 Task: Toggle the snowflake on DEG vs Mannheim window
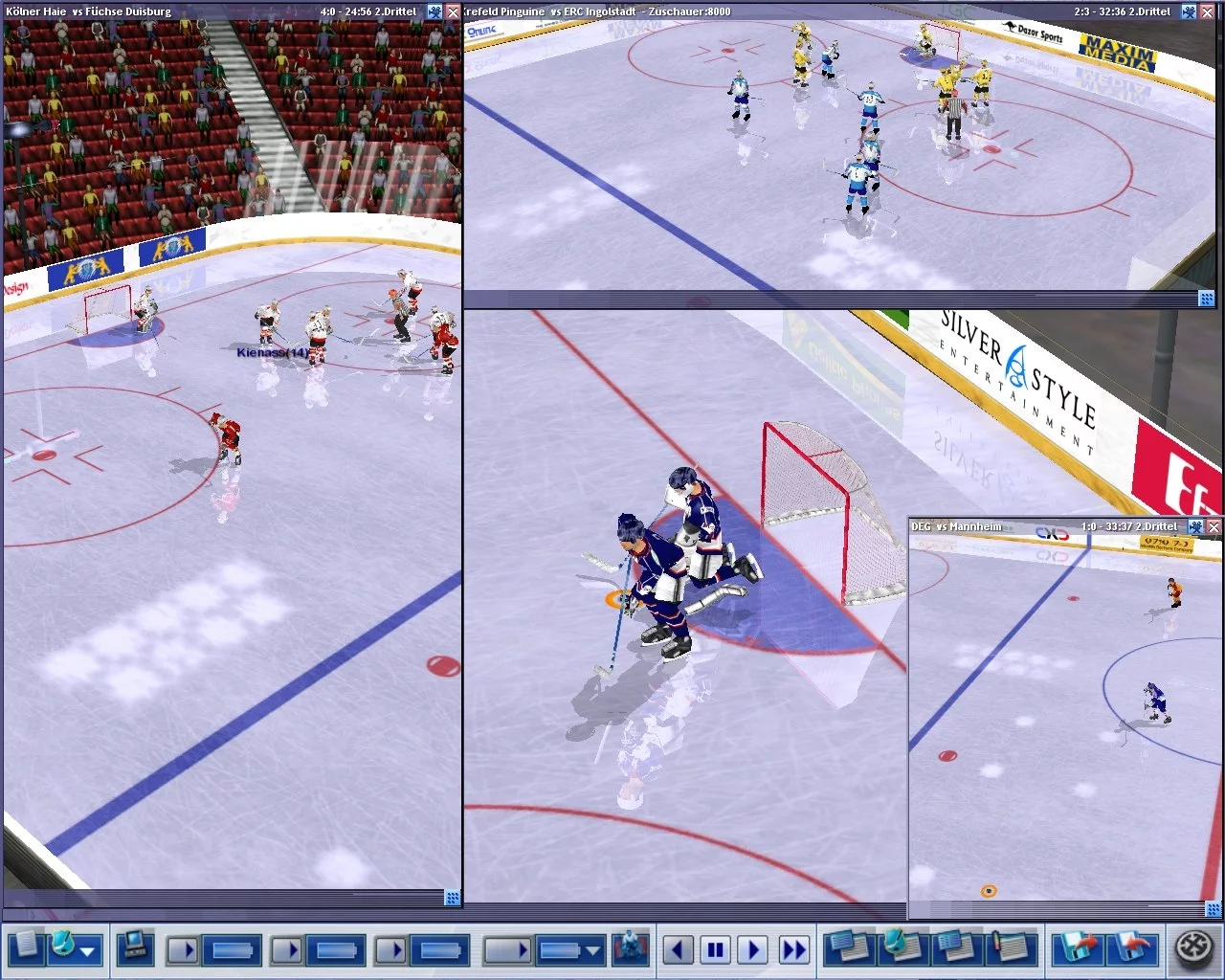point(1195,526)
